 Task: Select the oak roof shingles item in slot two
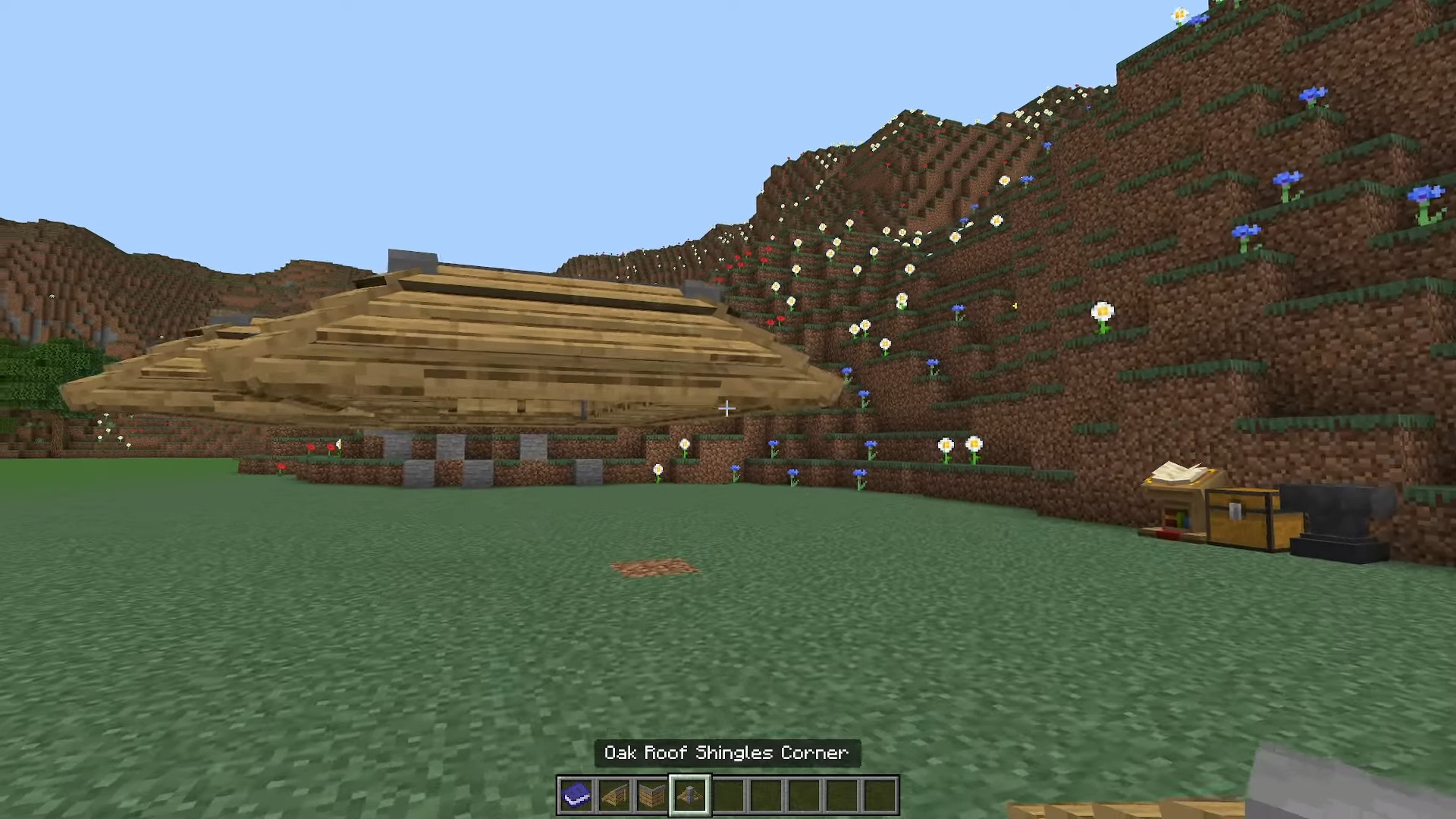point(613,793)
